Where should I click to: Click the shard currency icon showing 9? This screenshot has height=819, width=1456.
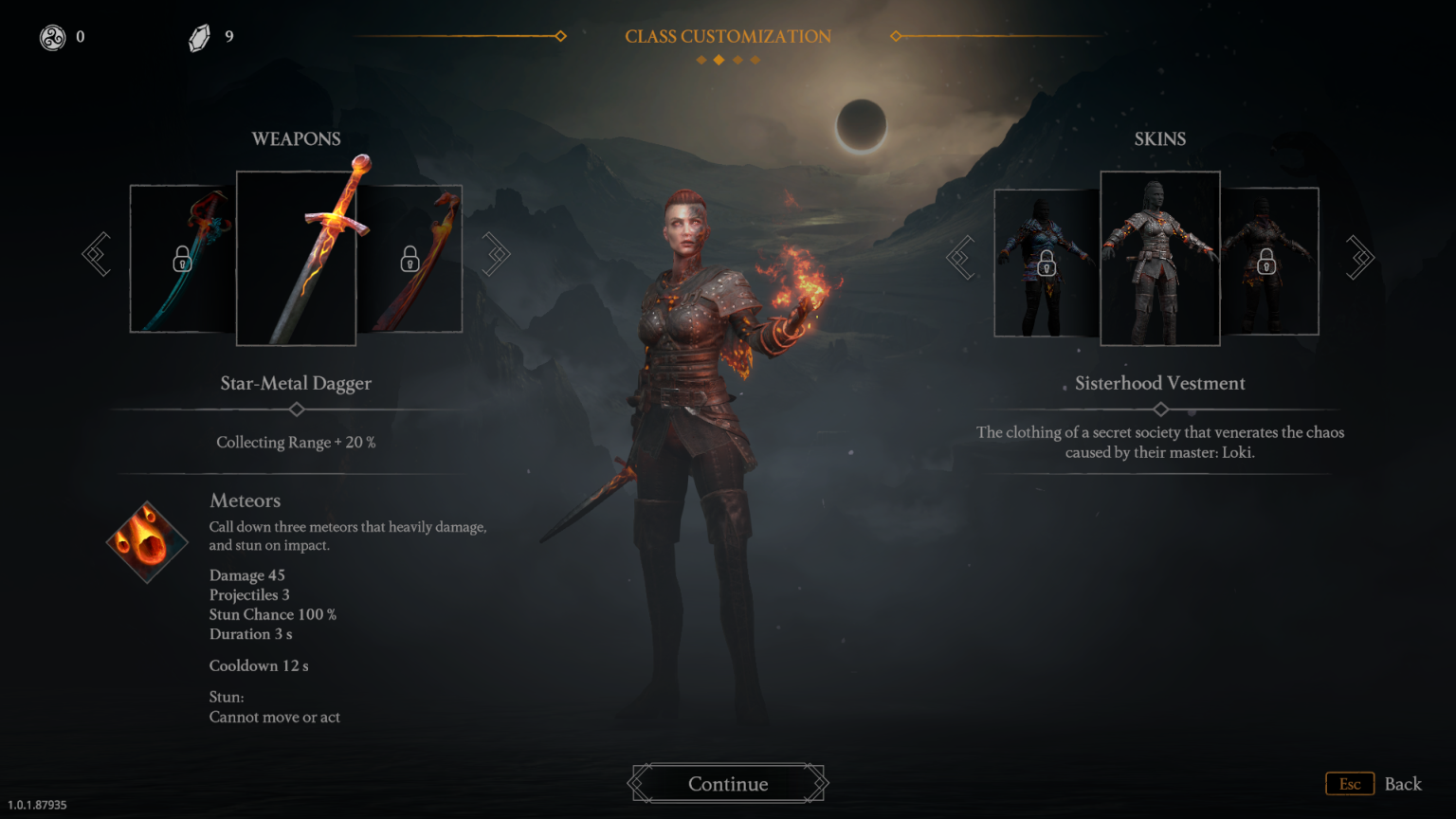[x=198, y=37]
